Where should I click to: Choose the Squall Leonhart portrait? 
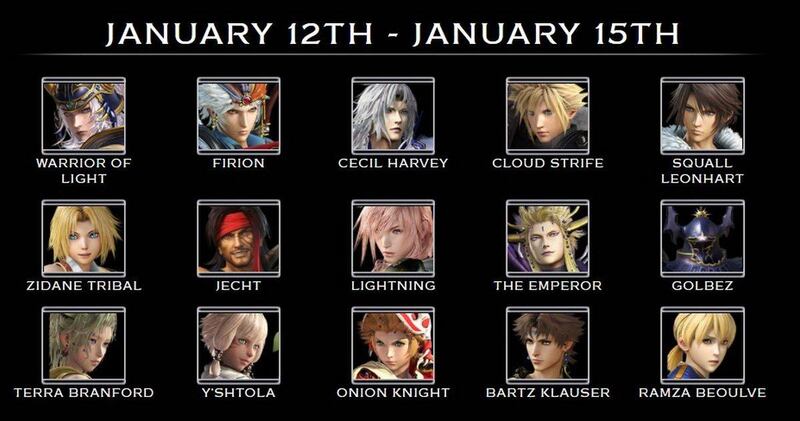(702, 116)
